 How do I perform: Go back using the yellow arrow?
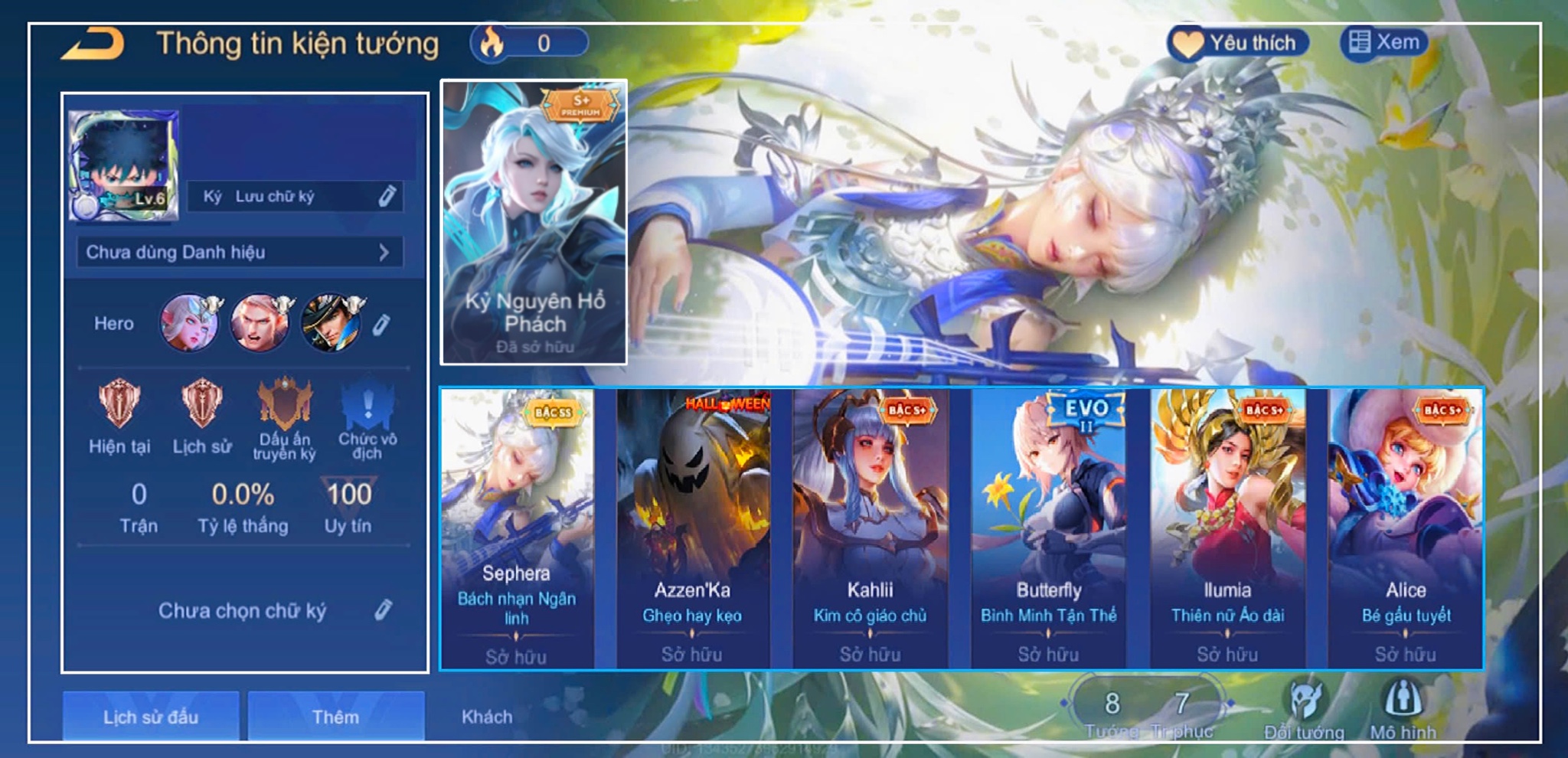click(93, 44)
